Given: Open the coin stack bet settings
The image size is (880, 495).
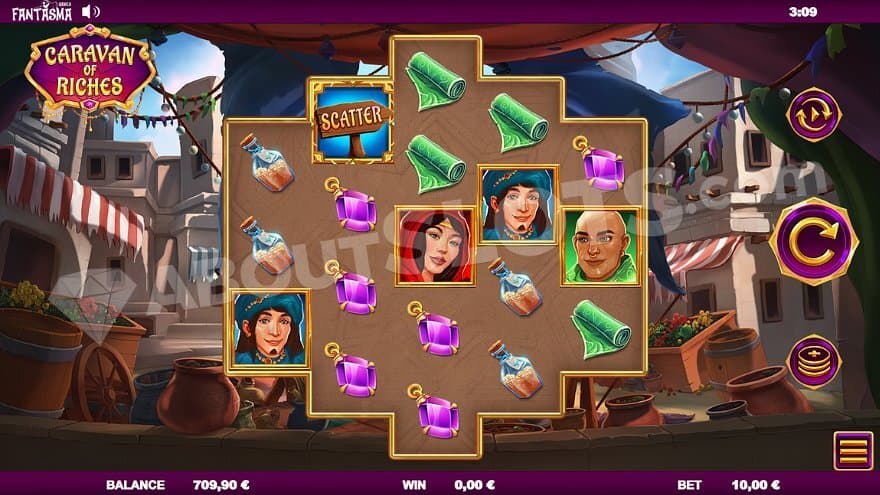Looking at the screenshot, I should pos(813,362).
